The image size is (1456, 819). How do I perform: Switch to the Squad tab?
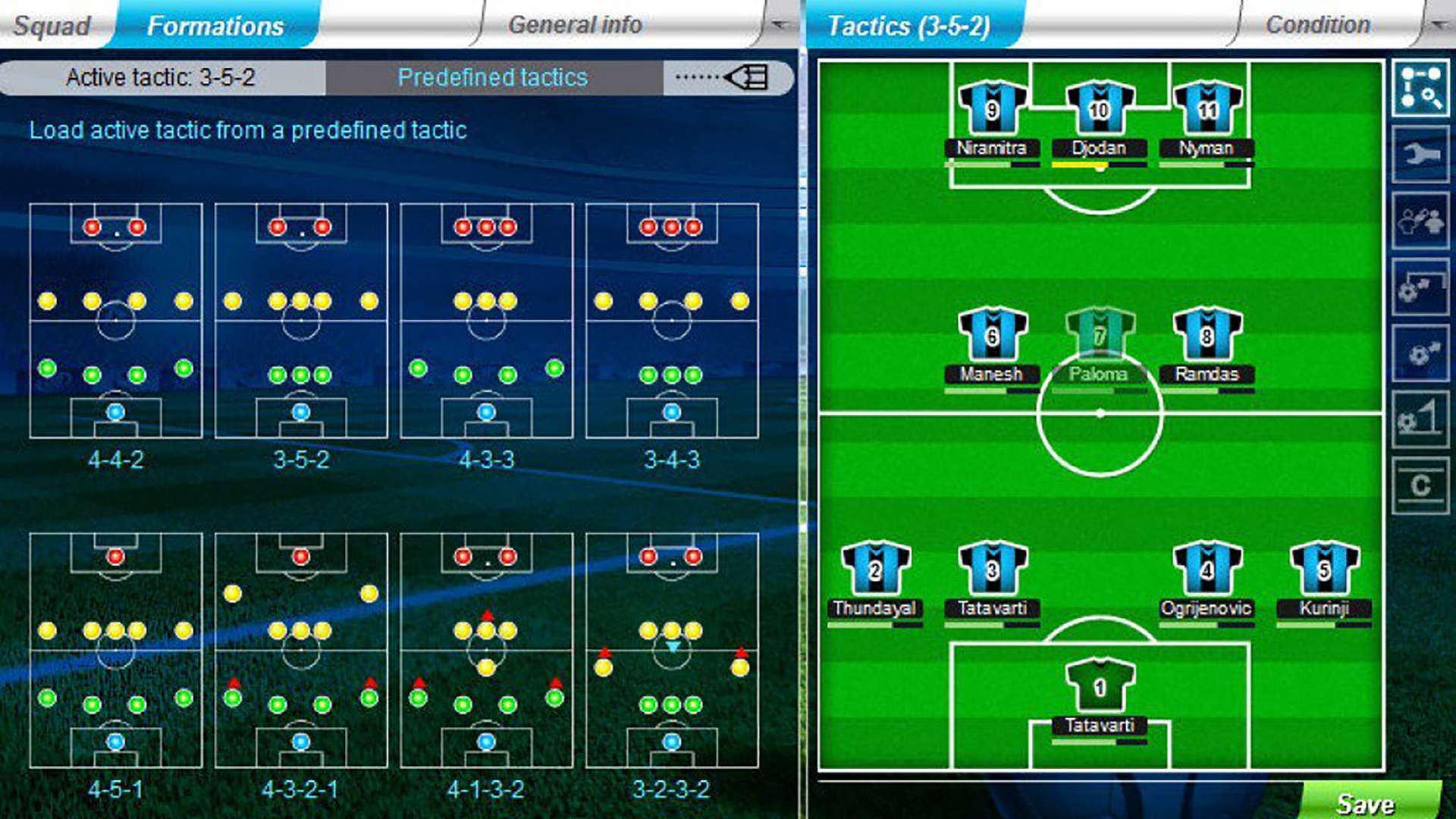pos(53,24)
